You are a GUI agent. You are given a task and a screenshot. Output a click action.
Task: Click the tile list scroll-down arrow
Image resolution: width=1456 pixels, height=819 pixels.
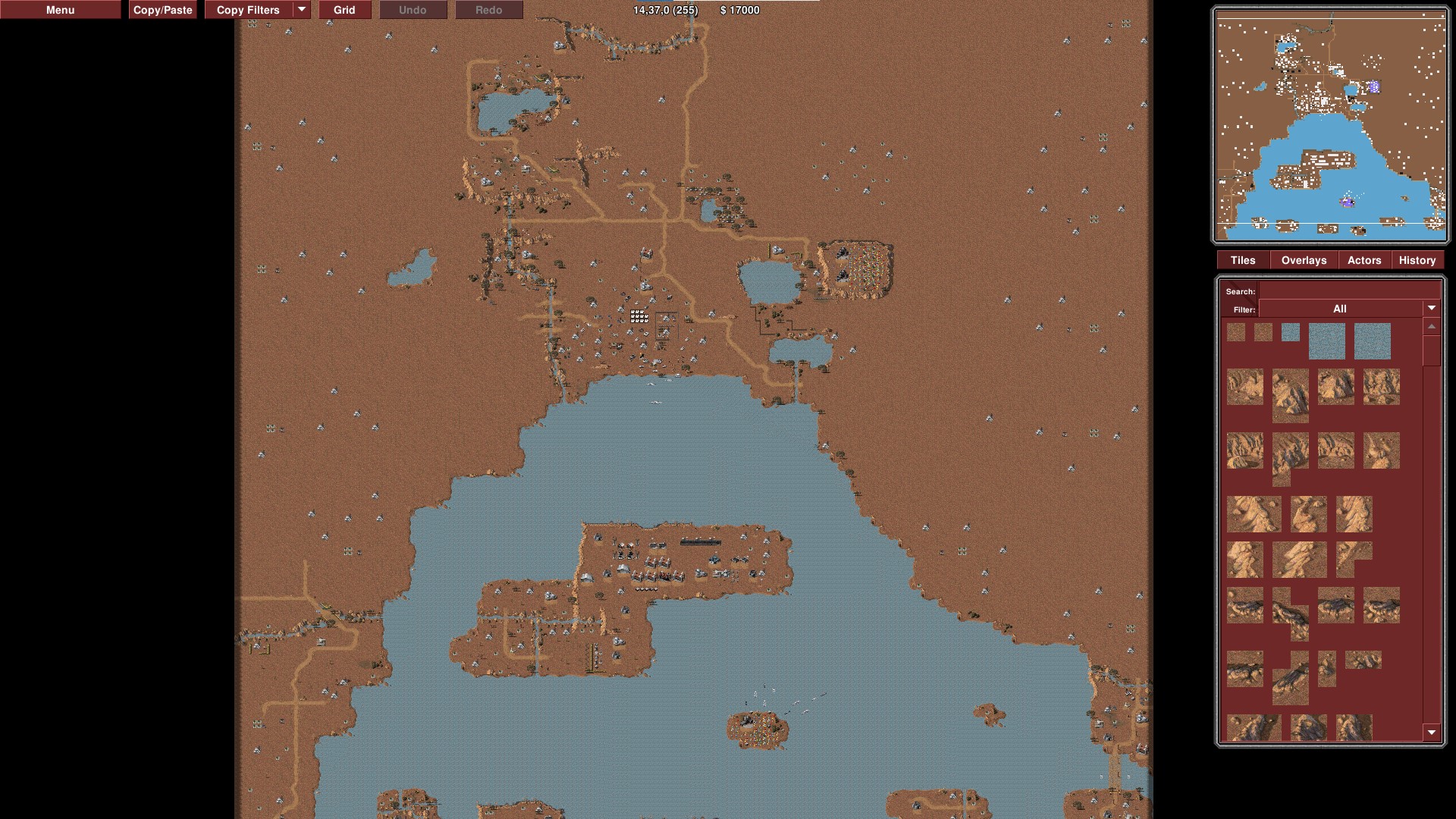pyautogui.click(x=1431, y=733)
